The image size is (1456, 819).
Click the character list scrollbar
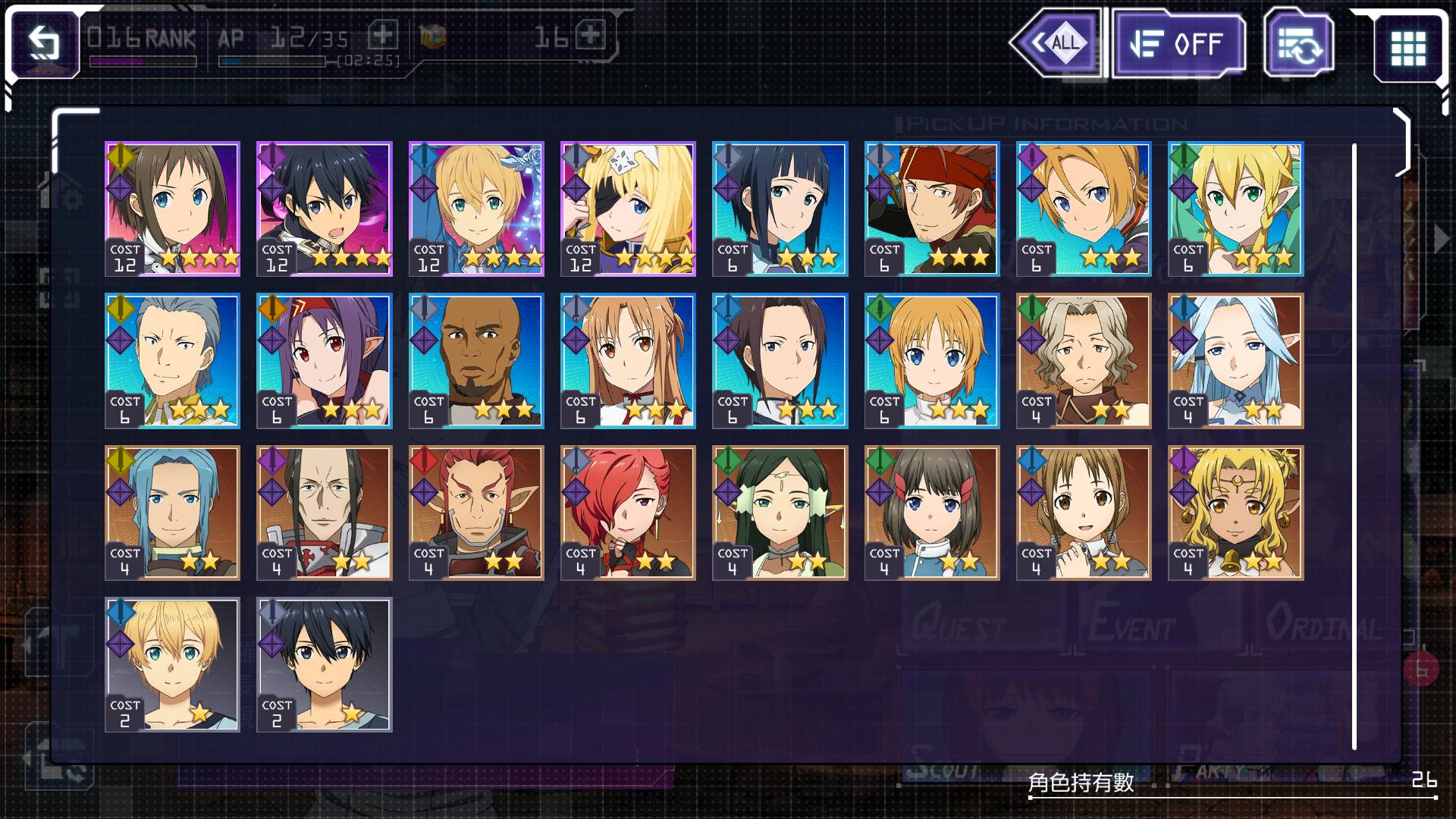[1354, 446]
